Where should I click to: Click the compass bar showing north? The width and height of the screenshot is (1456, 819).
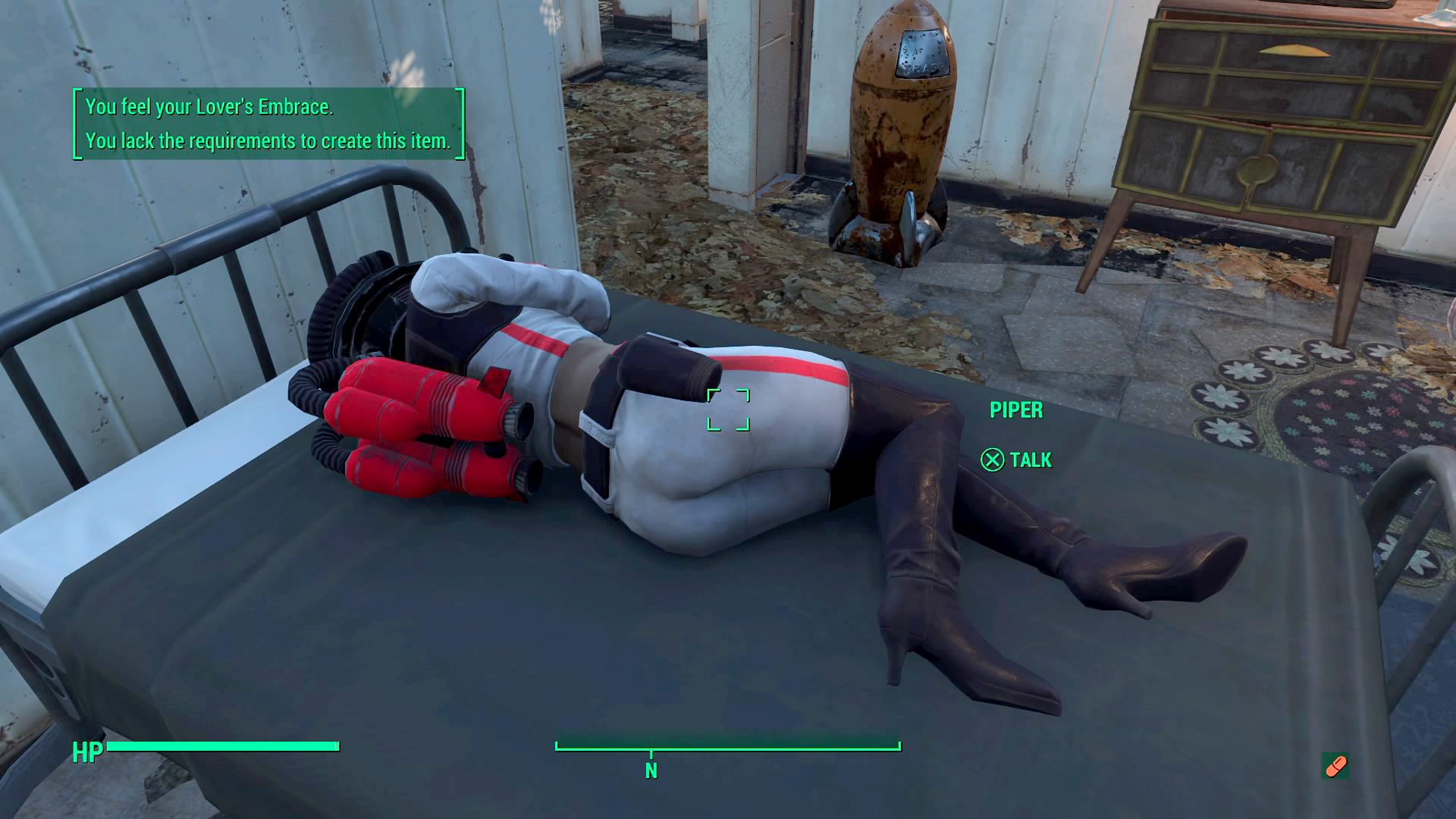727,748
